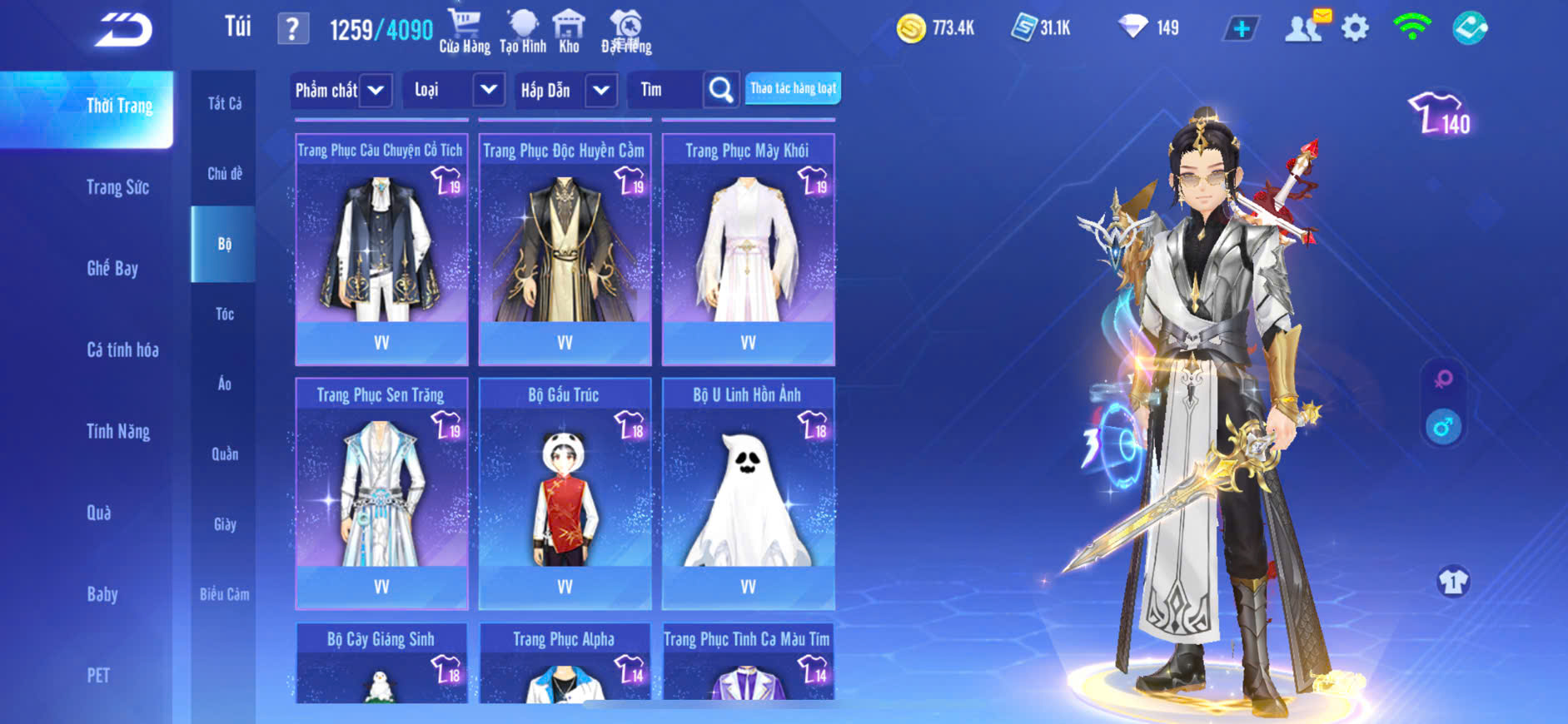
Task: Choose the Giày shoes subcategory
Action: point(224,524)
